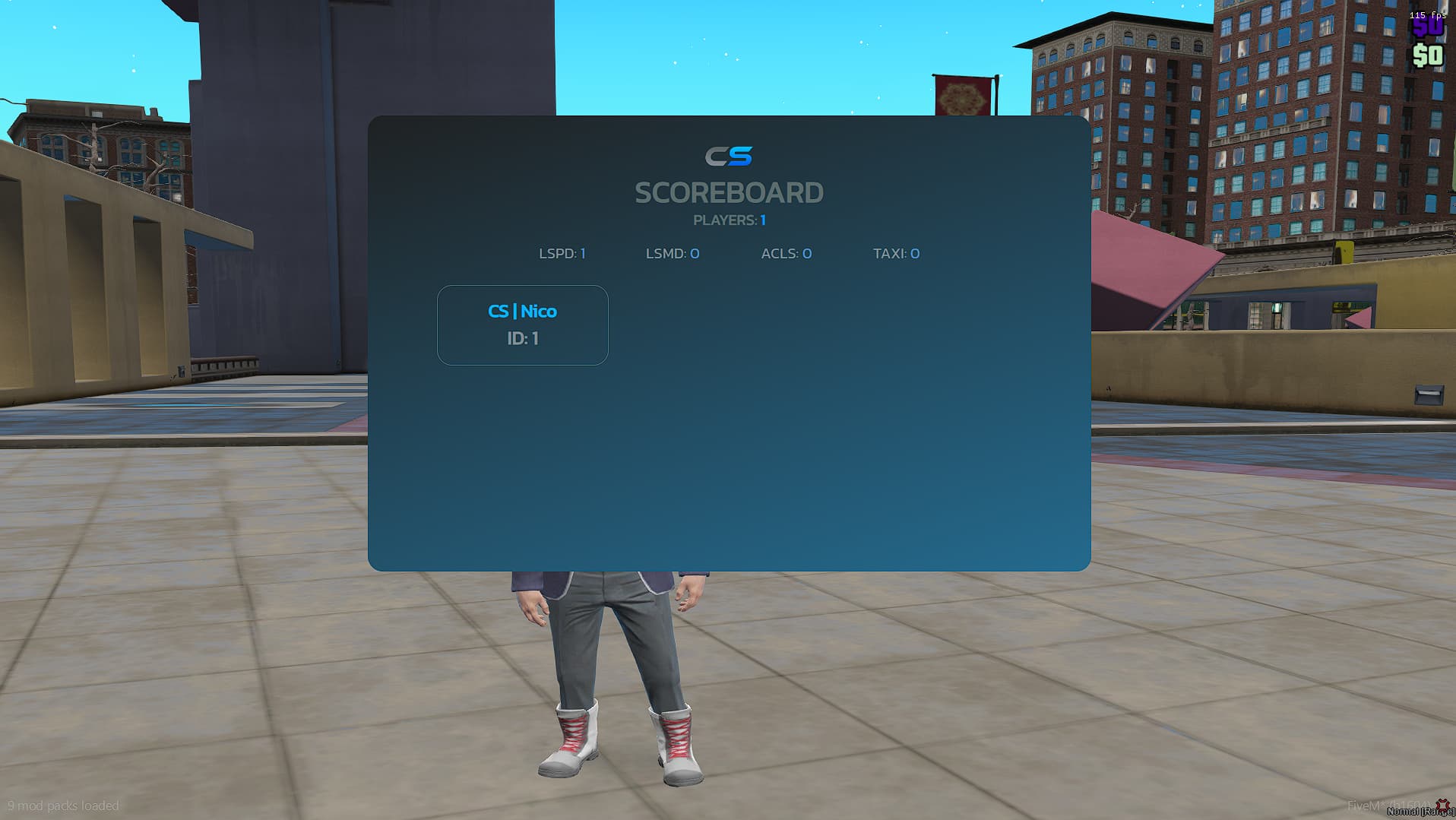This screenshot has height=820, width=1456.
Task: Expand the ACLS faction entry
Action: [x=785, y=253]
